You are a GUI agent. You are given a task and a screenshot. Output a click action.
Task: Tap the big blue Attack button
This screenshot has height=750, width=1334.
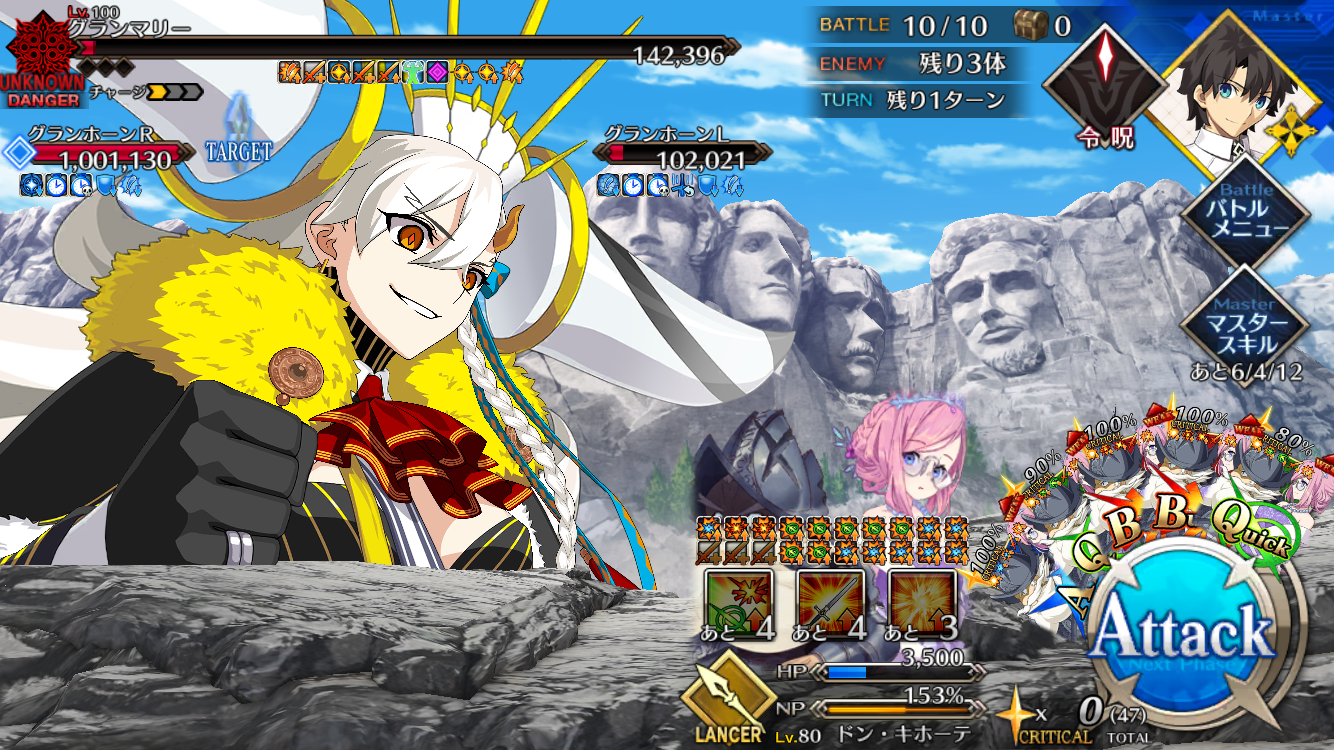tap(1184, 635)
